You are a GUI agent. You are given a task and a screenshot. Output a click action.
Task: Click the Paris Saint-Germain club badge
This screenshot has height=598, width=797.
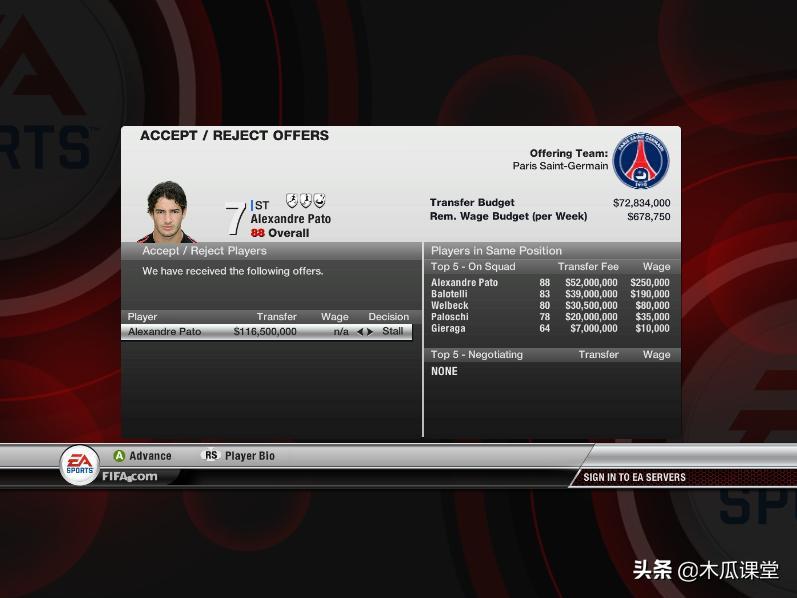640,162
